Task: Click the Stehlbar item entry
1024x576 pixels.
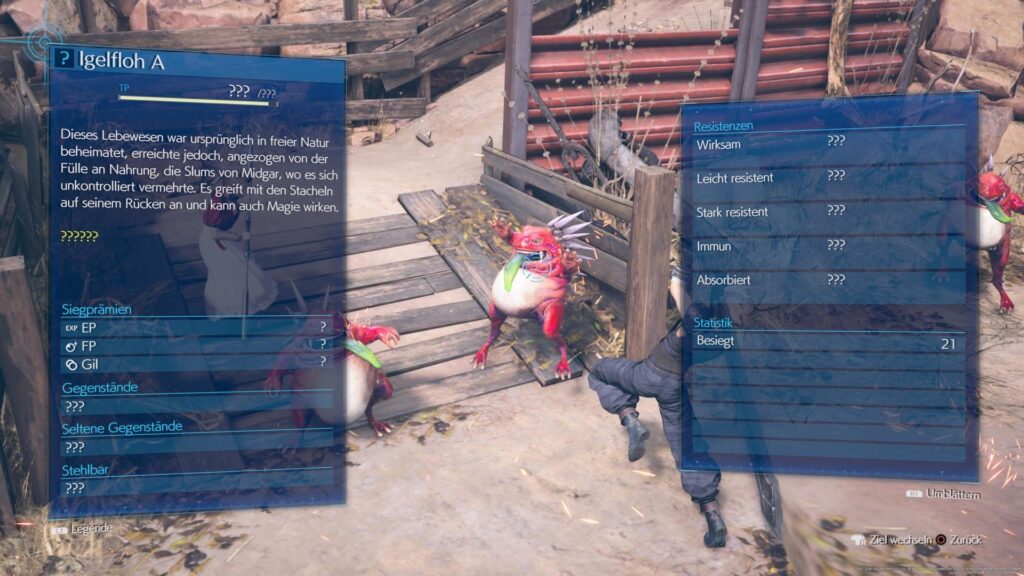Action: point(196,488)
